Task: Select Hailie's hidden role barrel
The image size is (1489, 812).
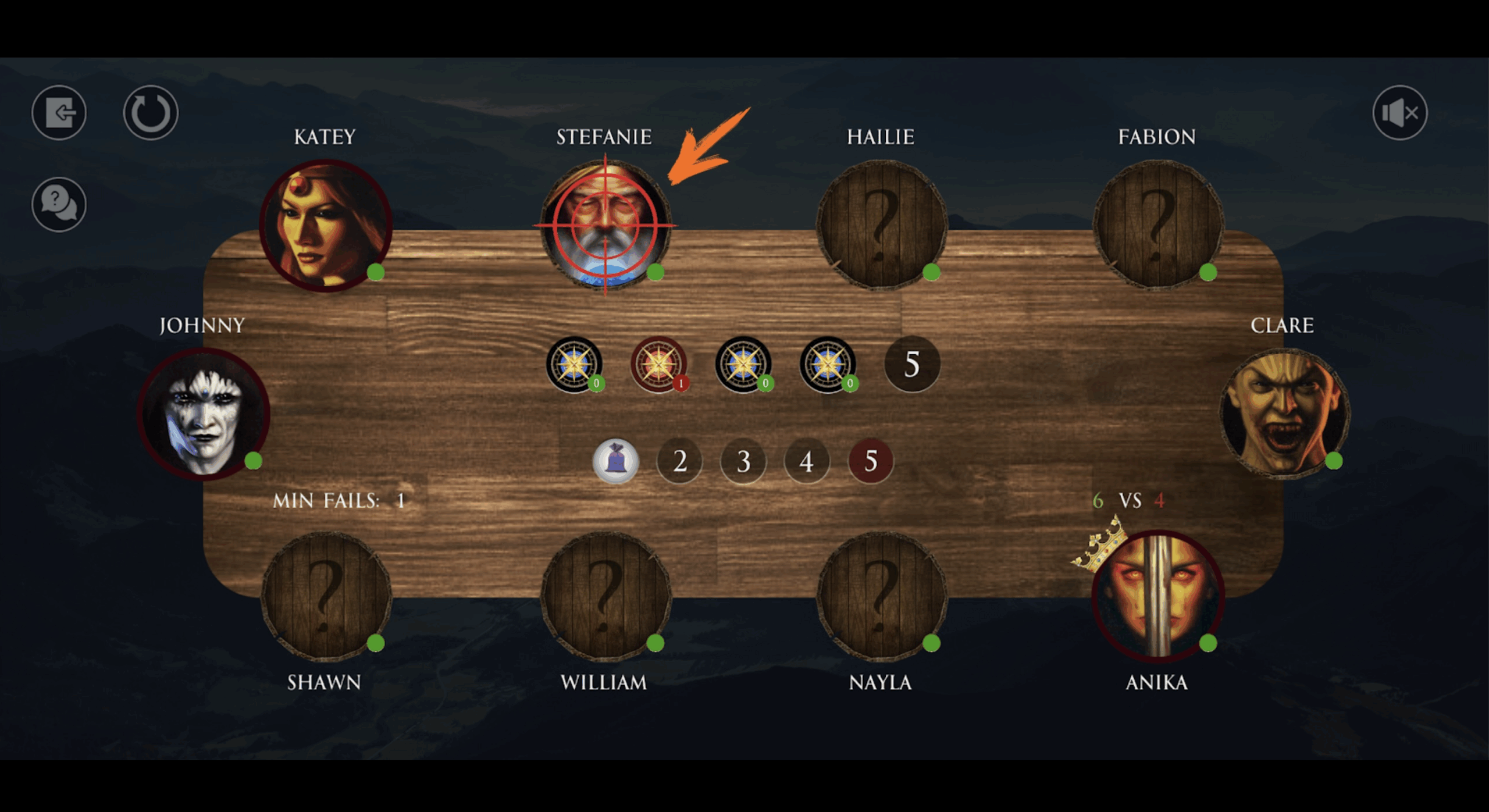Action: 881,225
